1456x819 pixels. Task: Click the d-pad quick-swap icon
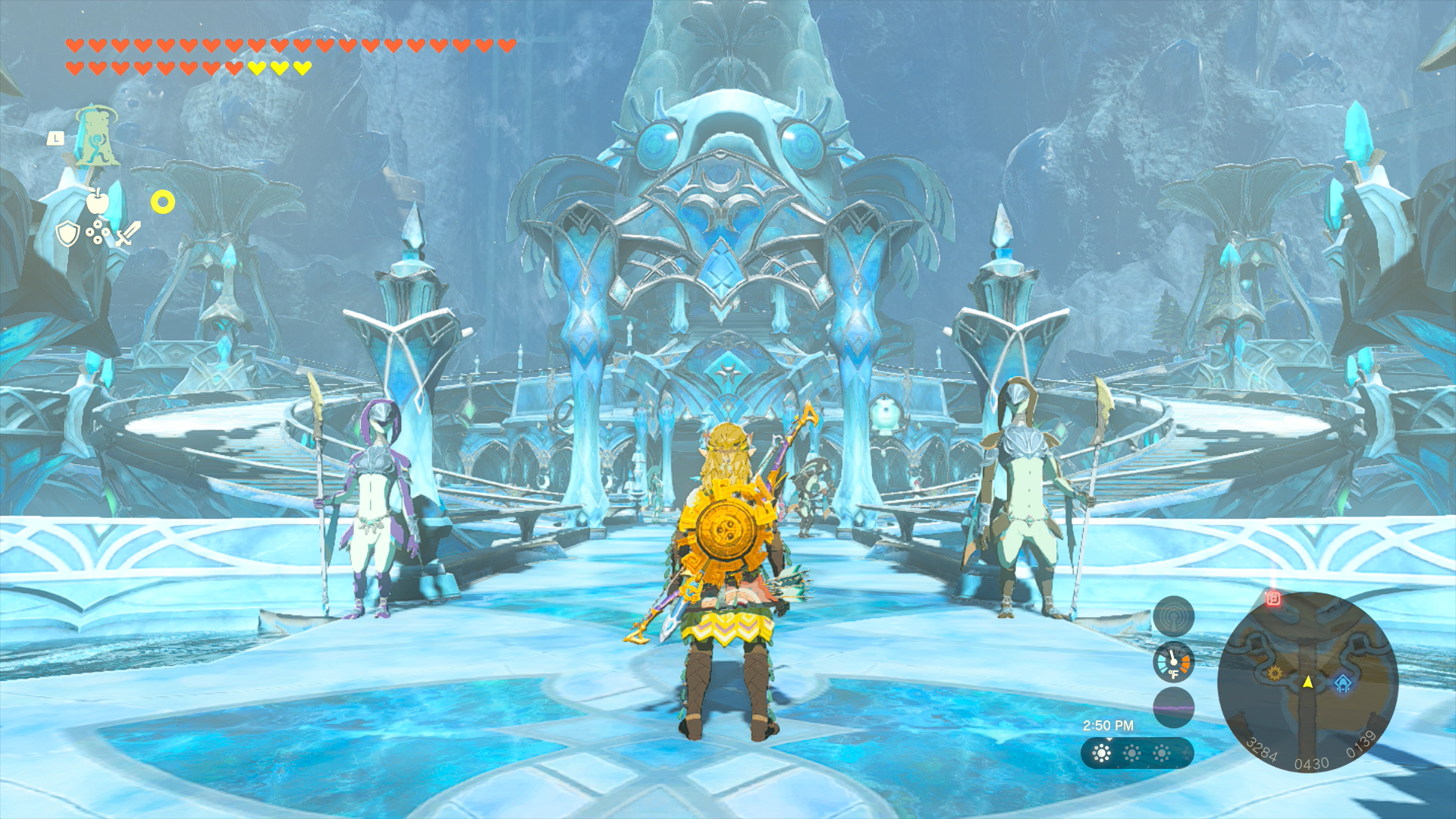pos(98,232)
